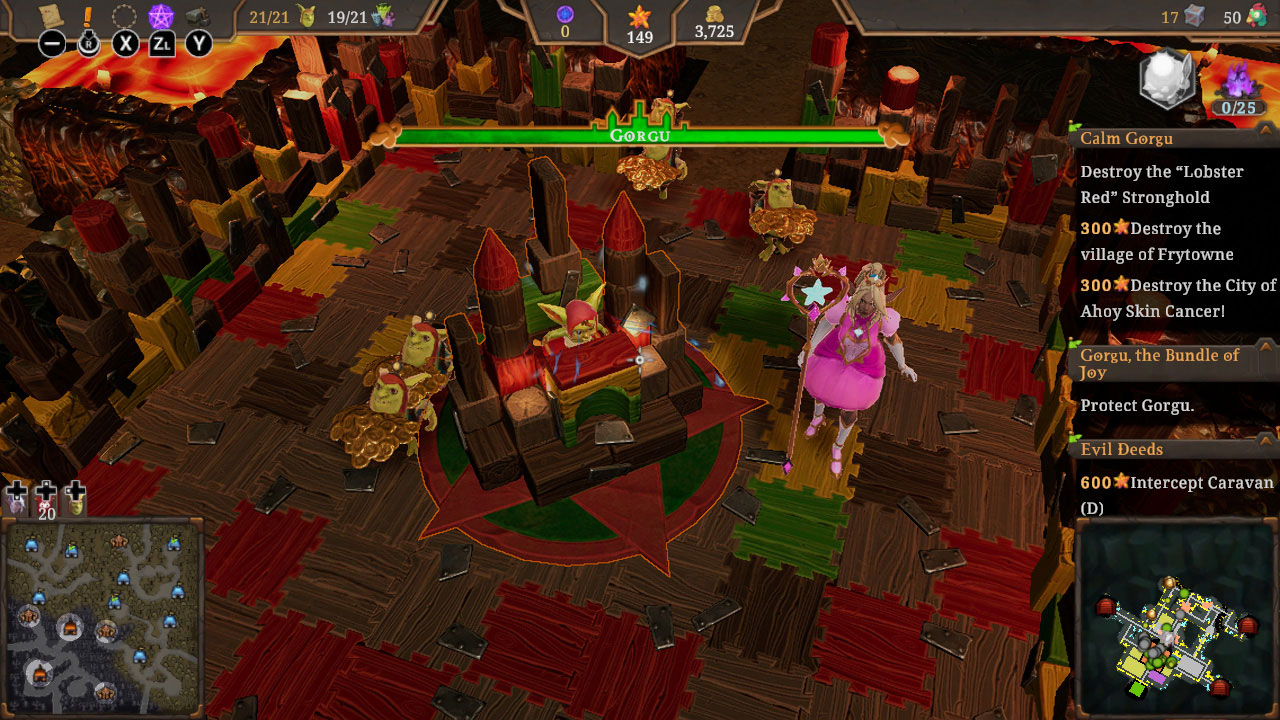The height and width of the screenshot is (720, 1280).
Task: Select the mana orb indicator
Action: tap(565, 15)
